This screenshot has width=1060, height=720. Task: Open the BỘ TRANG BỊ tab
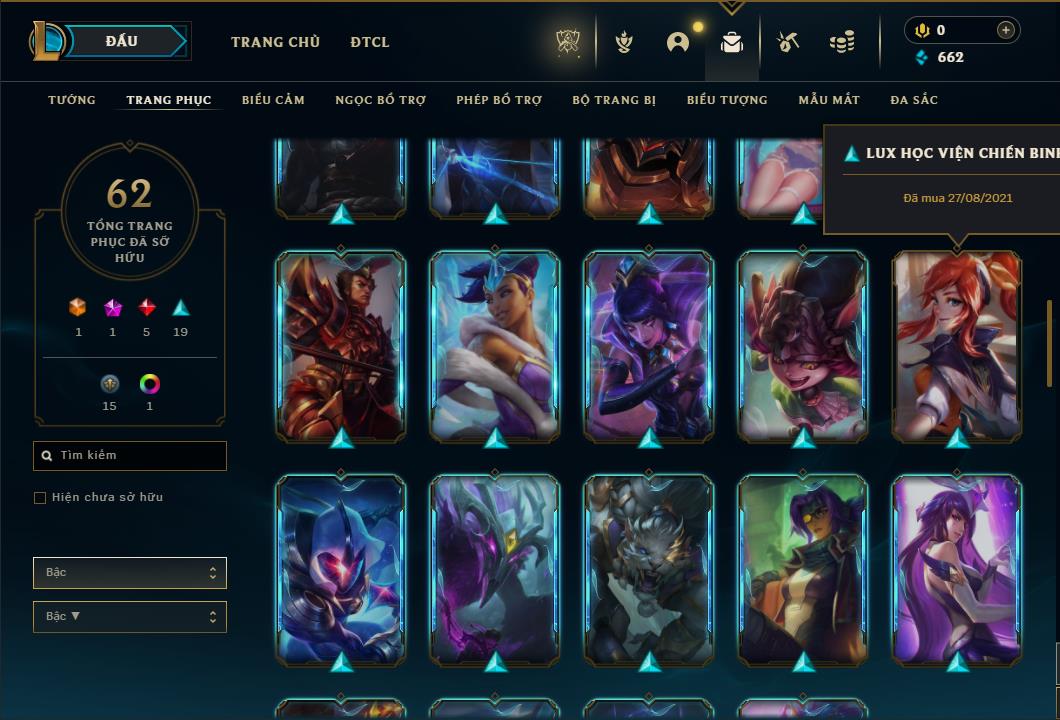point(614,100)
